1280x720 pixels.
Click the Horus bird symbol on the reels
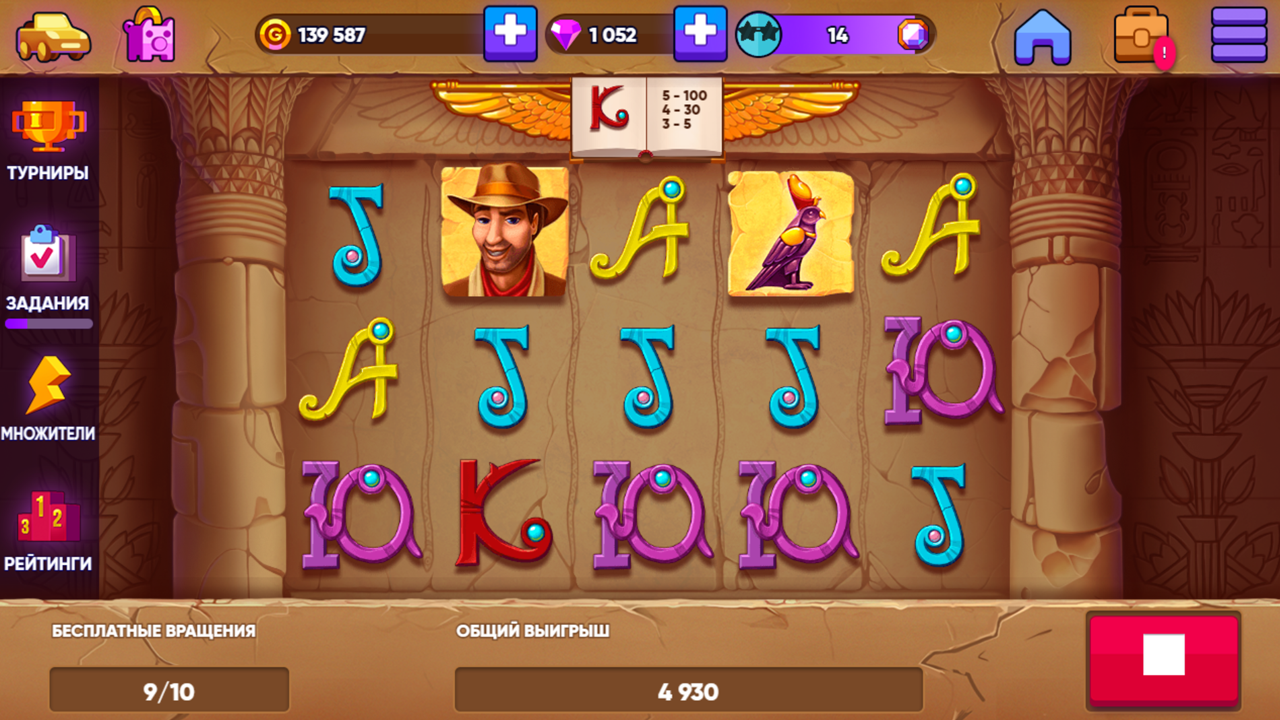click(789, 236)
